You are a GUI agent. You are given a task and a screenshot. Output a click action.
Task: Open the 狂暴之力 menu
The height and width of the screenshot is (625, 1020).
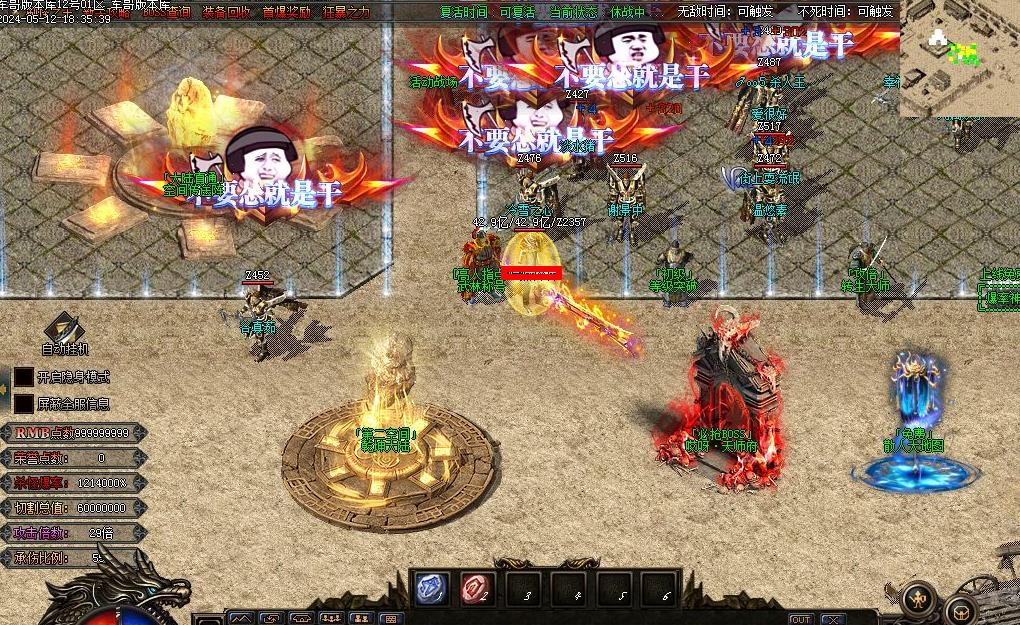[346, 12]
